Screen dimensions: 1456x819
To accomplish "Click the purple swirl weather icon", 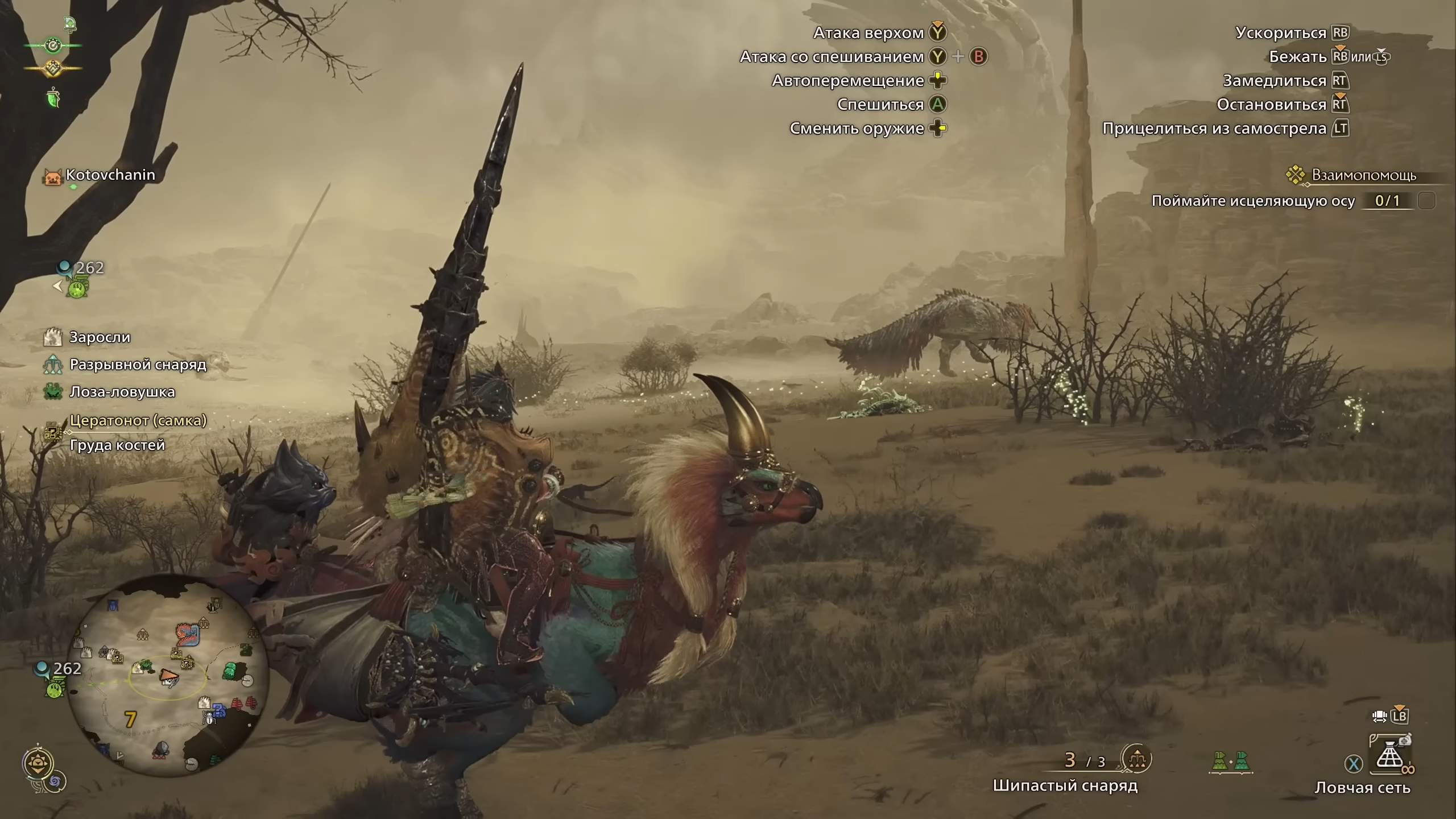I will point(56,782).
